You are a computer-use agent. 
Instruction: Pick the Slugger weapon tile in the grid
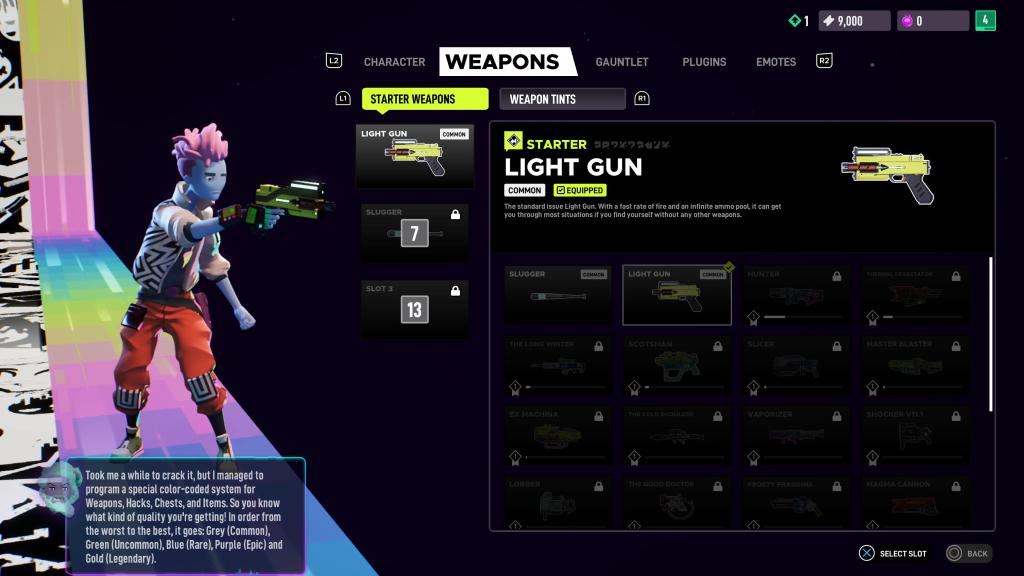[x=558, y=295]
